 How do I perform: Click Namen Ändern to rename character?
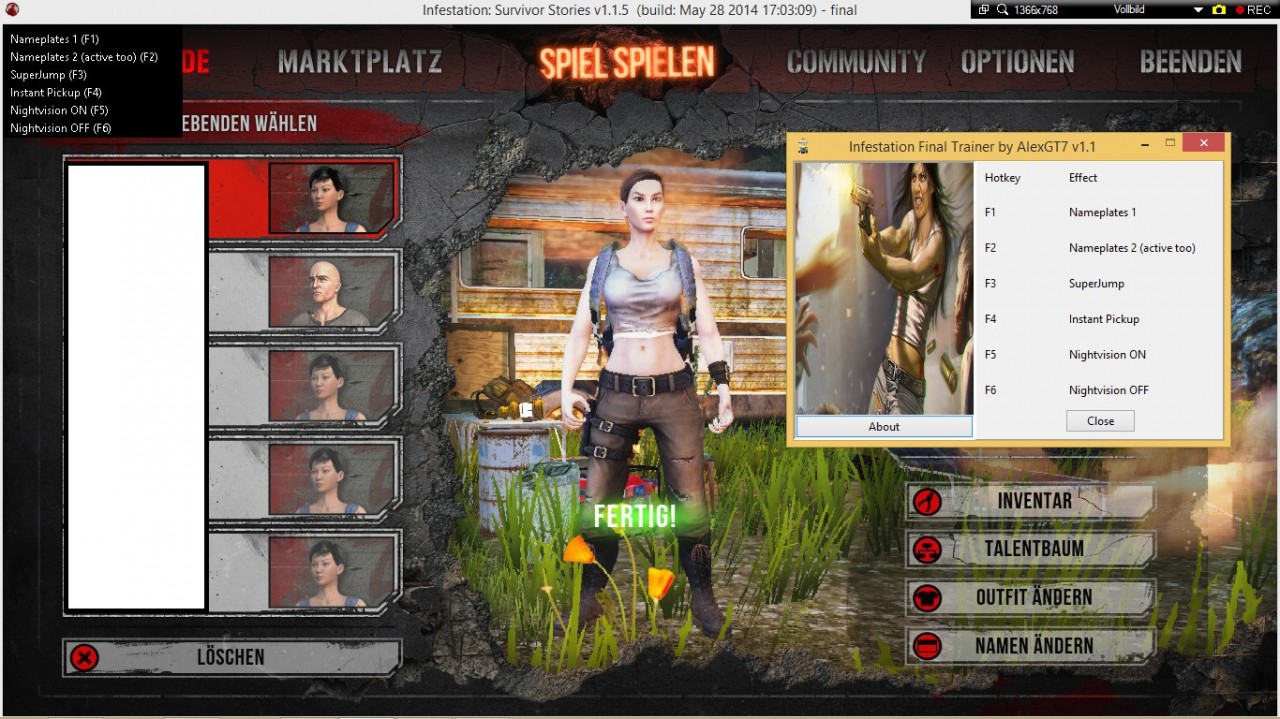click(1031, 646)
